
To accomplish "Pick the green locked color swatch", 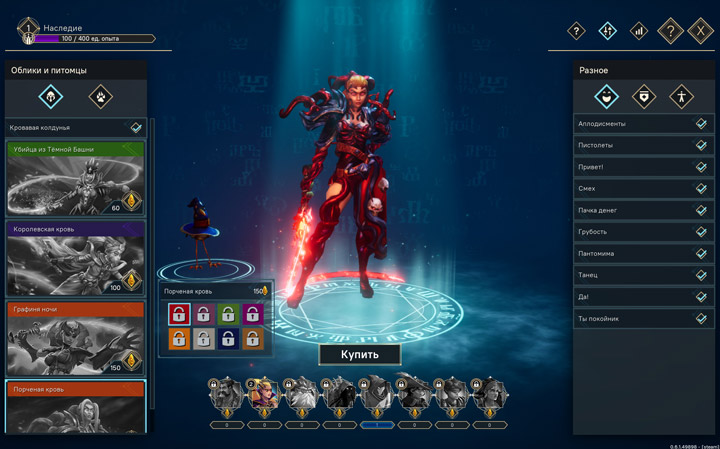I will coord(228,315).
